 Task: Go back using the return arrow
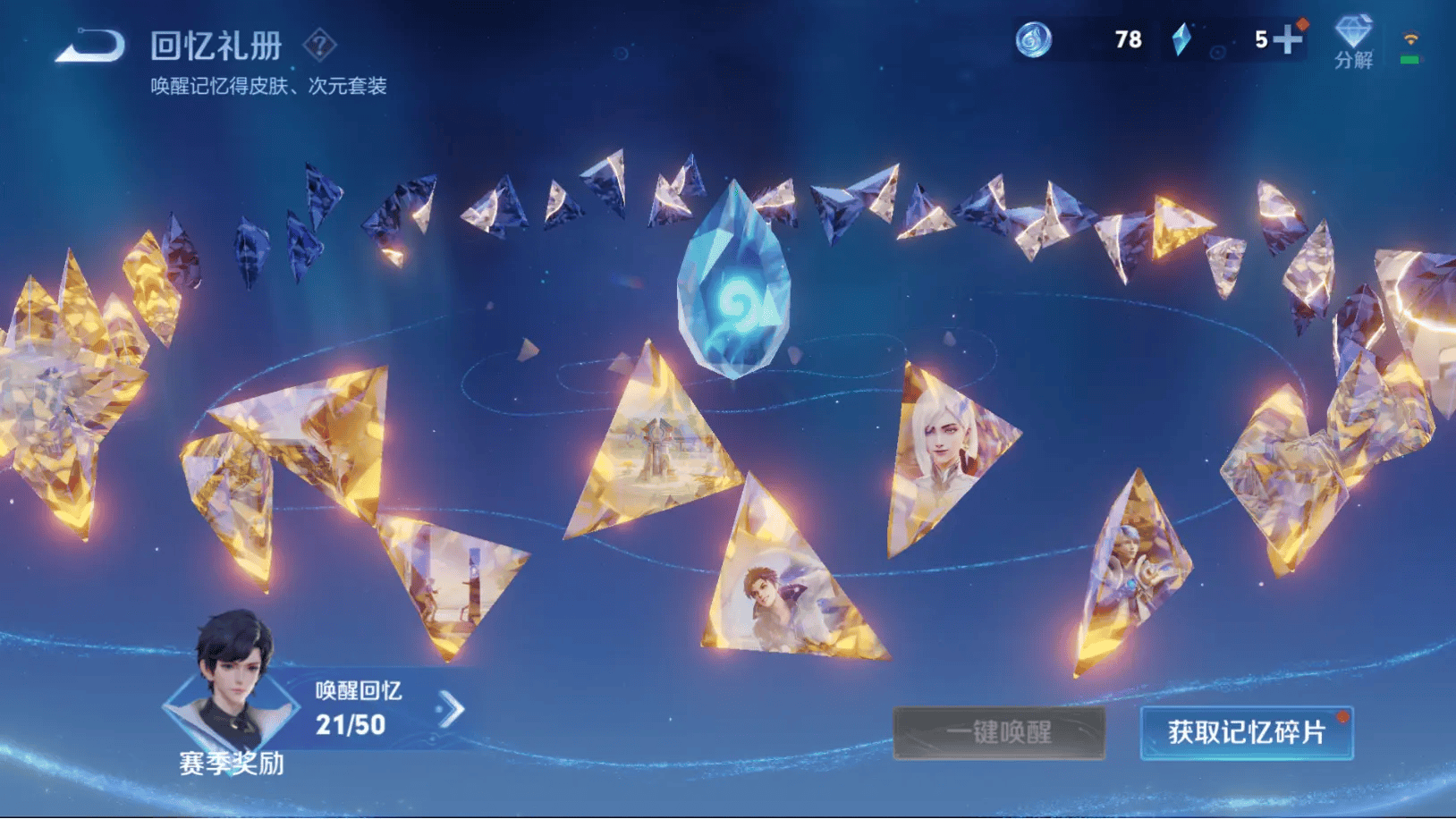click(x=90, y=45)
